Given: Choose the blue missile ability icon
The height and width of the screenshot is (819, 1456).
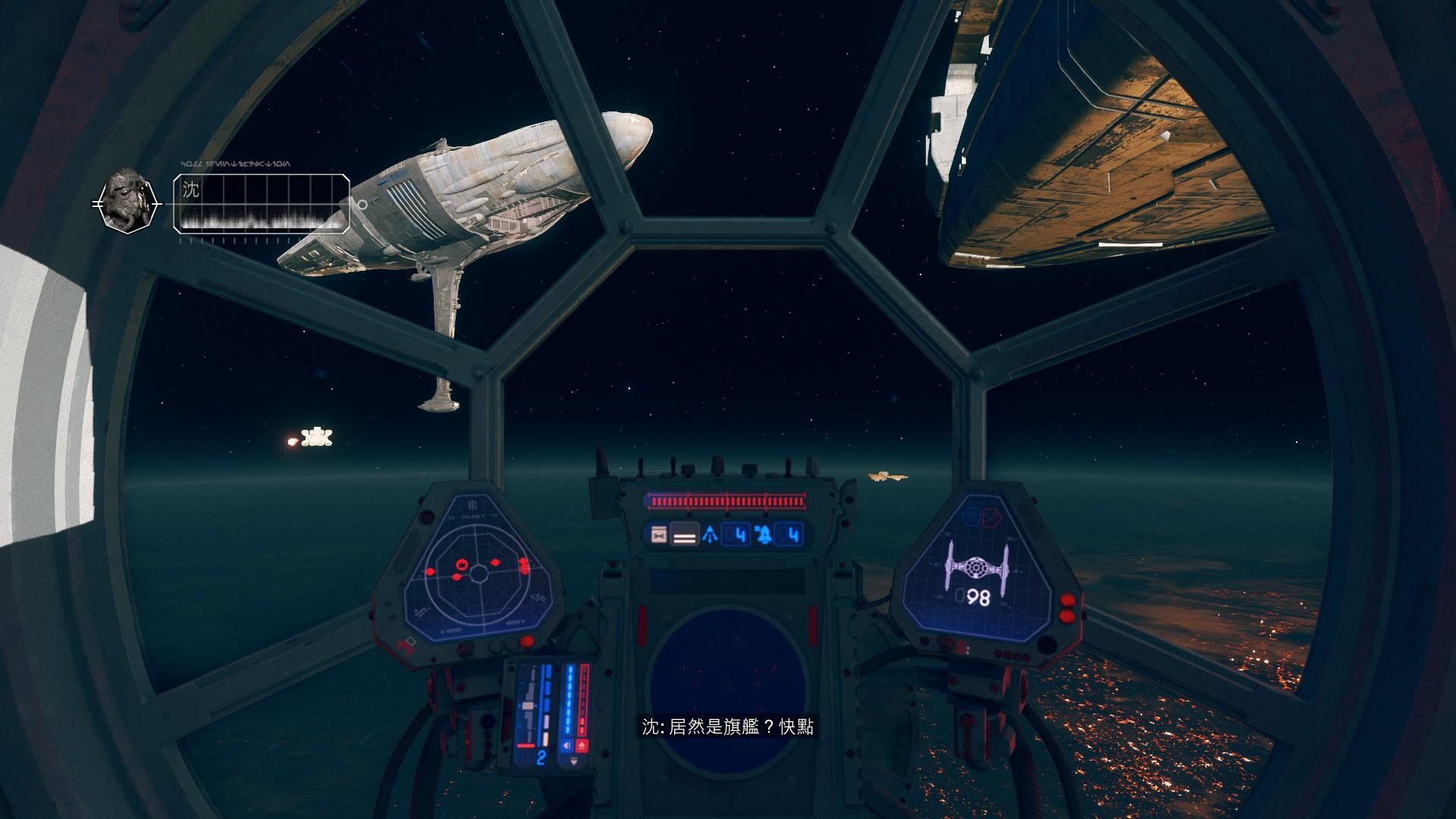Looking at the screenshot, I should (x=711, y=536).
